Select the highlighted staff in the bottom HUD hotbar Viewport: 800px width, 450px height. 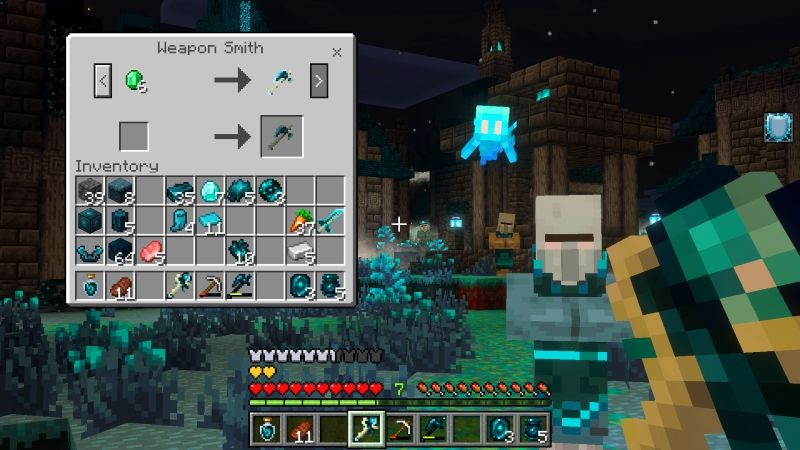pos(363,428)
